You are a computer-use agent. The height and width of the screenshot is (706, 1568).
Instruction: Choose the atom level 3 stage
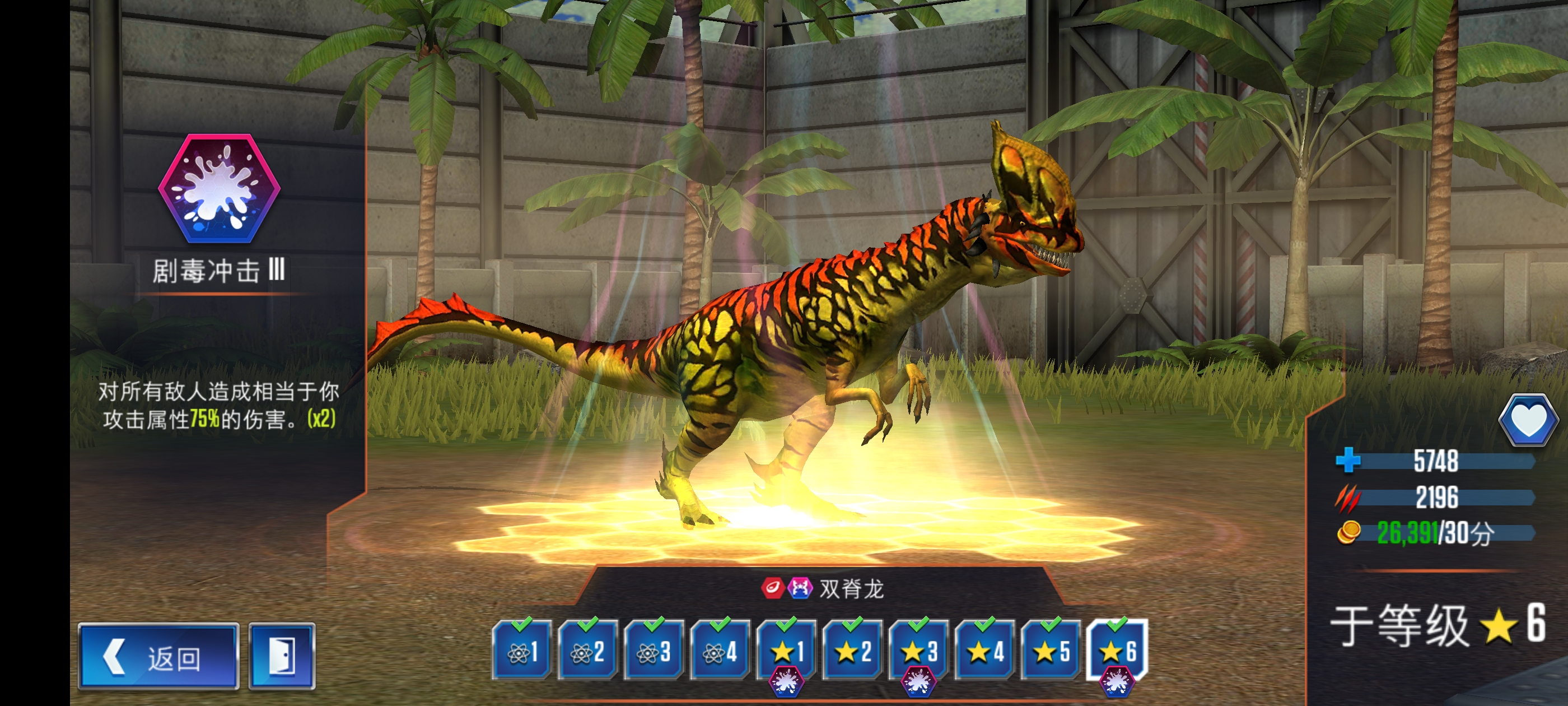[654, 651]
